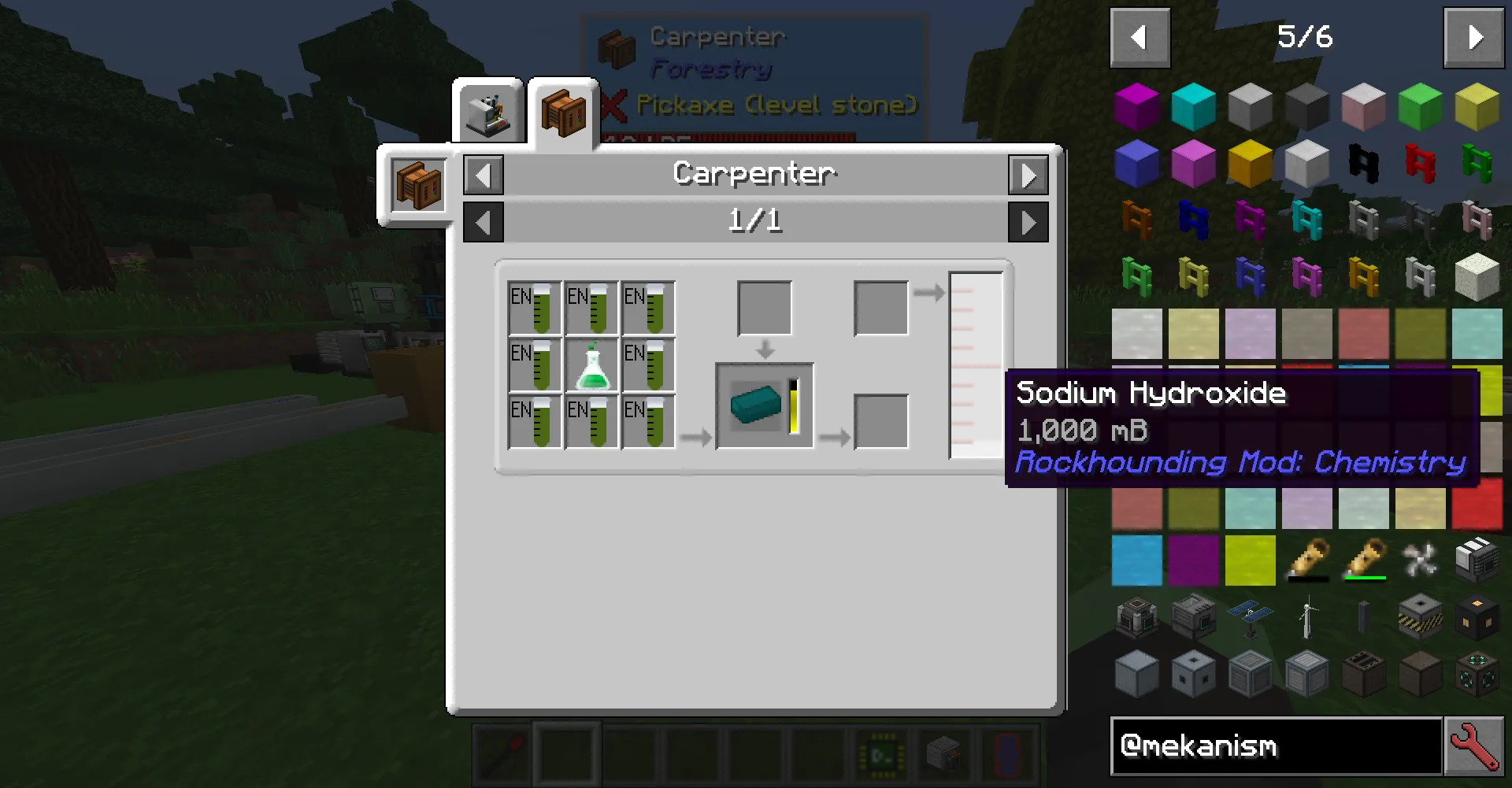
Task: Select the magenta colored block swatch
Action: coord(1137,106)
